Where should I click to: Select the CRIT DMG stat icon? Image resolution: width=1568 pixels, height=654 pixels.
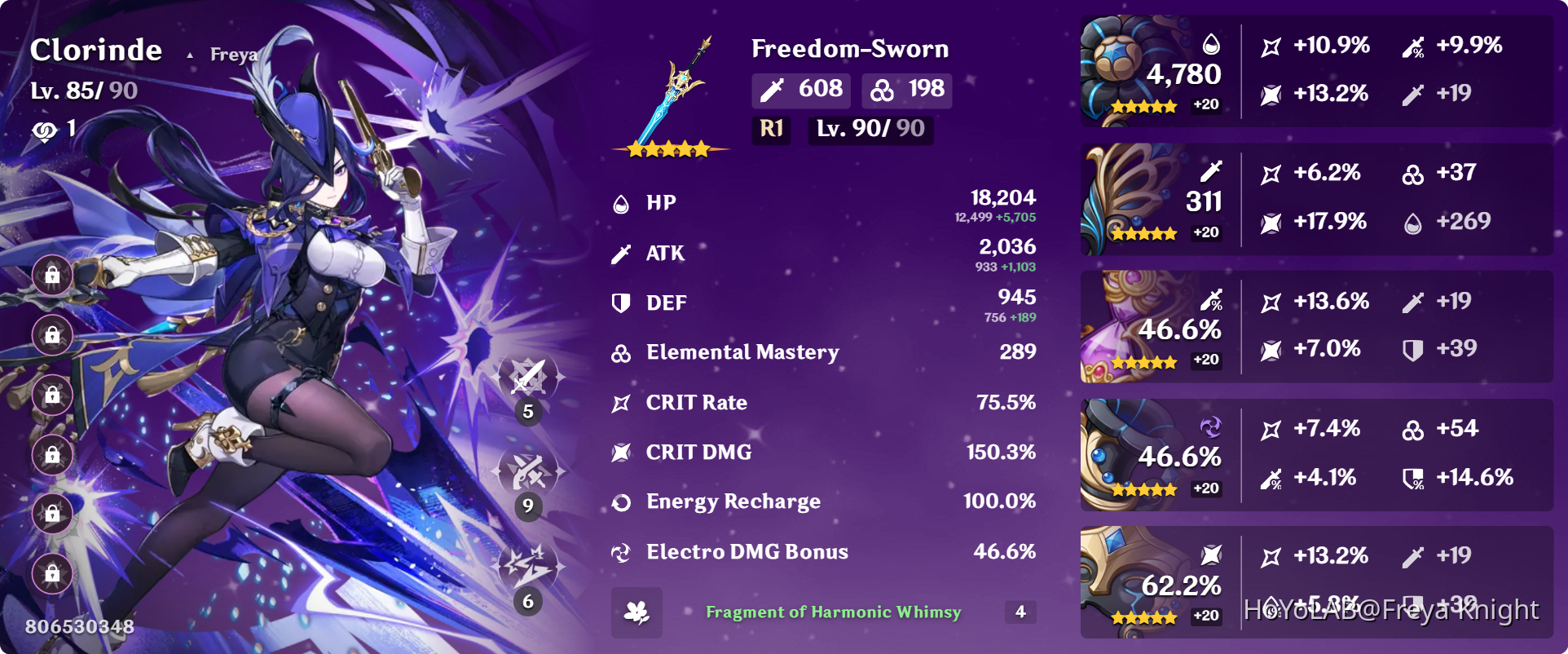click(620, 452)
